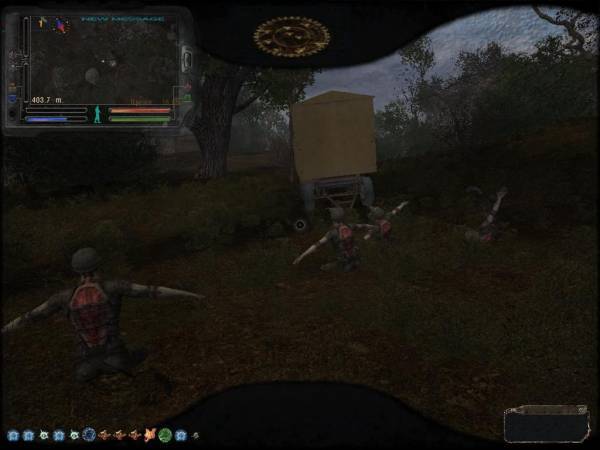600x450 pixels.
Task: Click the bright orange star-shaped icon
Action: 150,435
